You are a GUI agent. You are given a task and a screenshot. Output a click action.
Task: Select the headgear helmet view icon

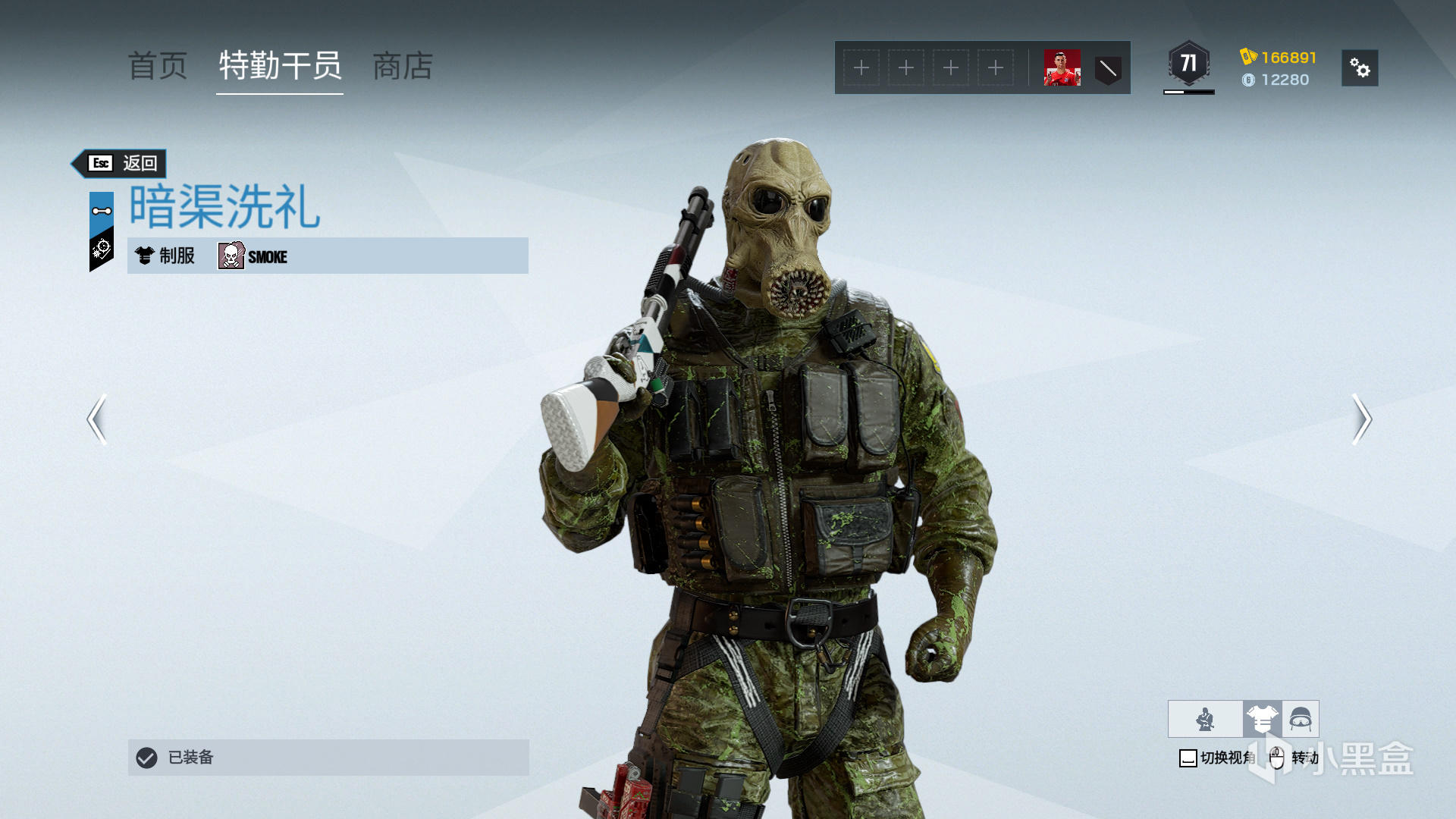pos(1301,719)
